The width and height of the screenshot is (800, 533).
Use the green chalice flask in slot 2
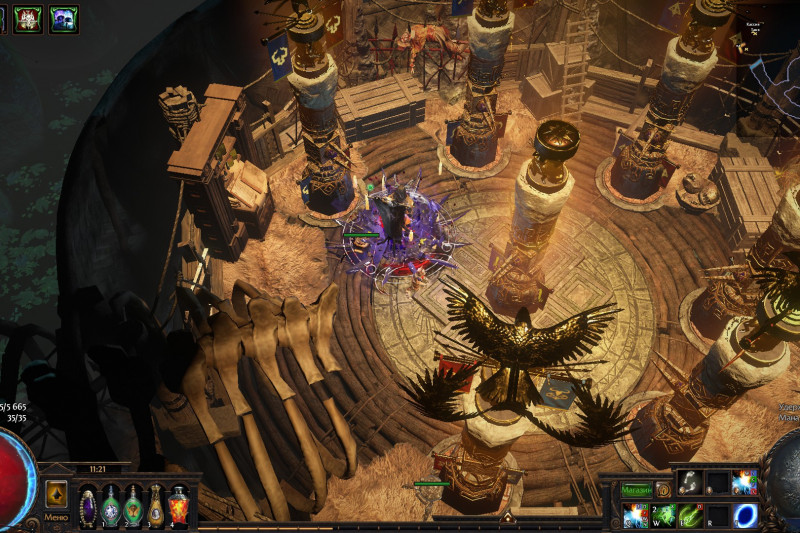tap(133, 504)
